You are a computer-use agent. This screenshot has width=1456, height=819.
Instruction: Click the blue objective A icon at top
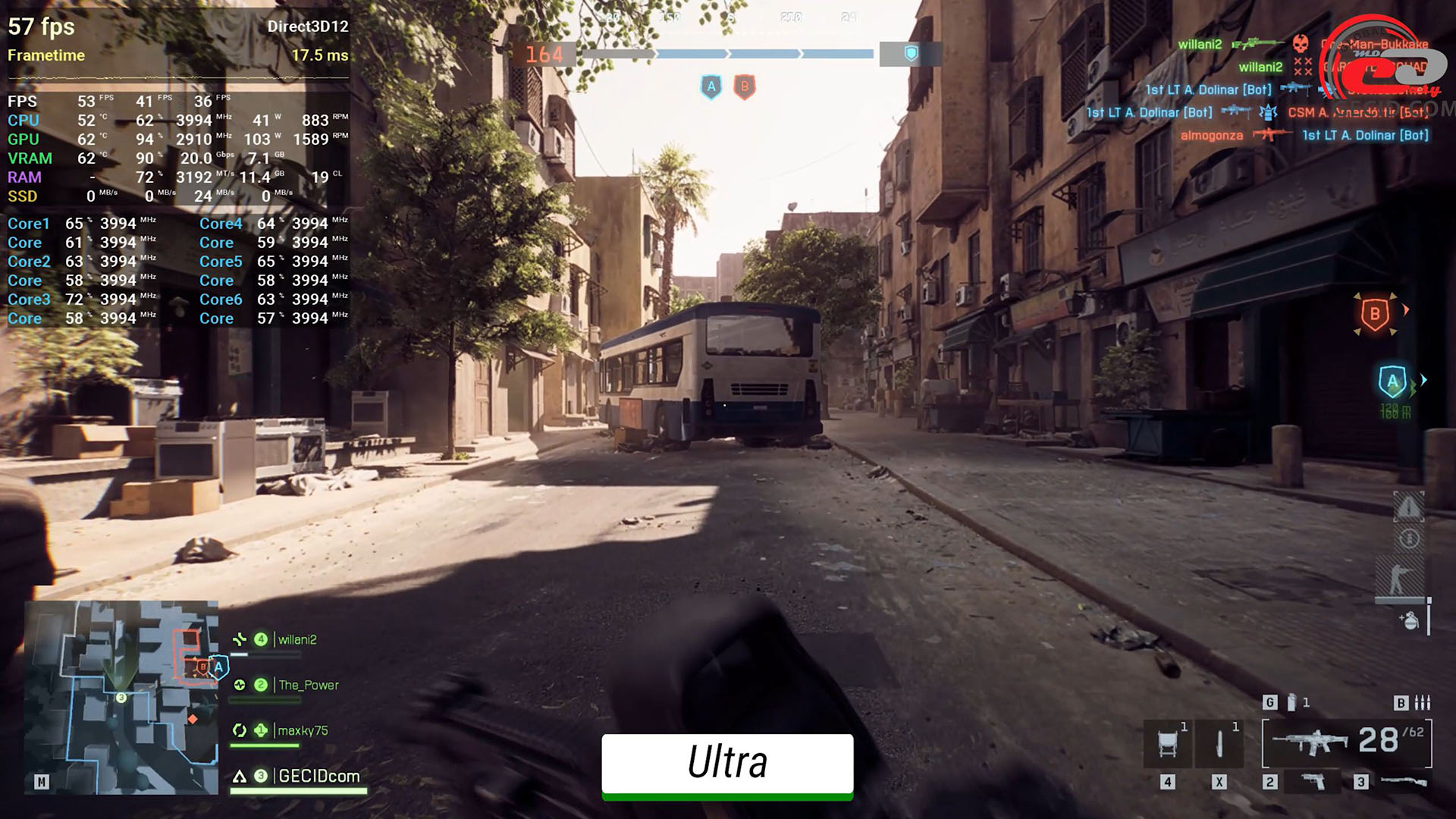pos(711,86)
